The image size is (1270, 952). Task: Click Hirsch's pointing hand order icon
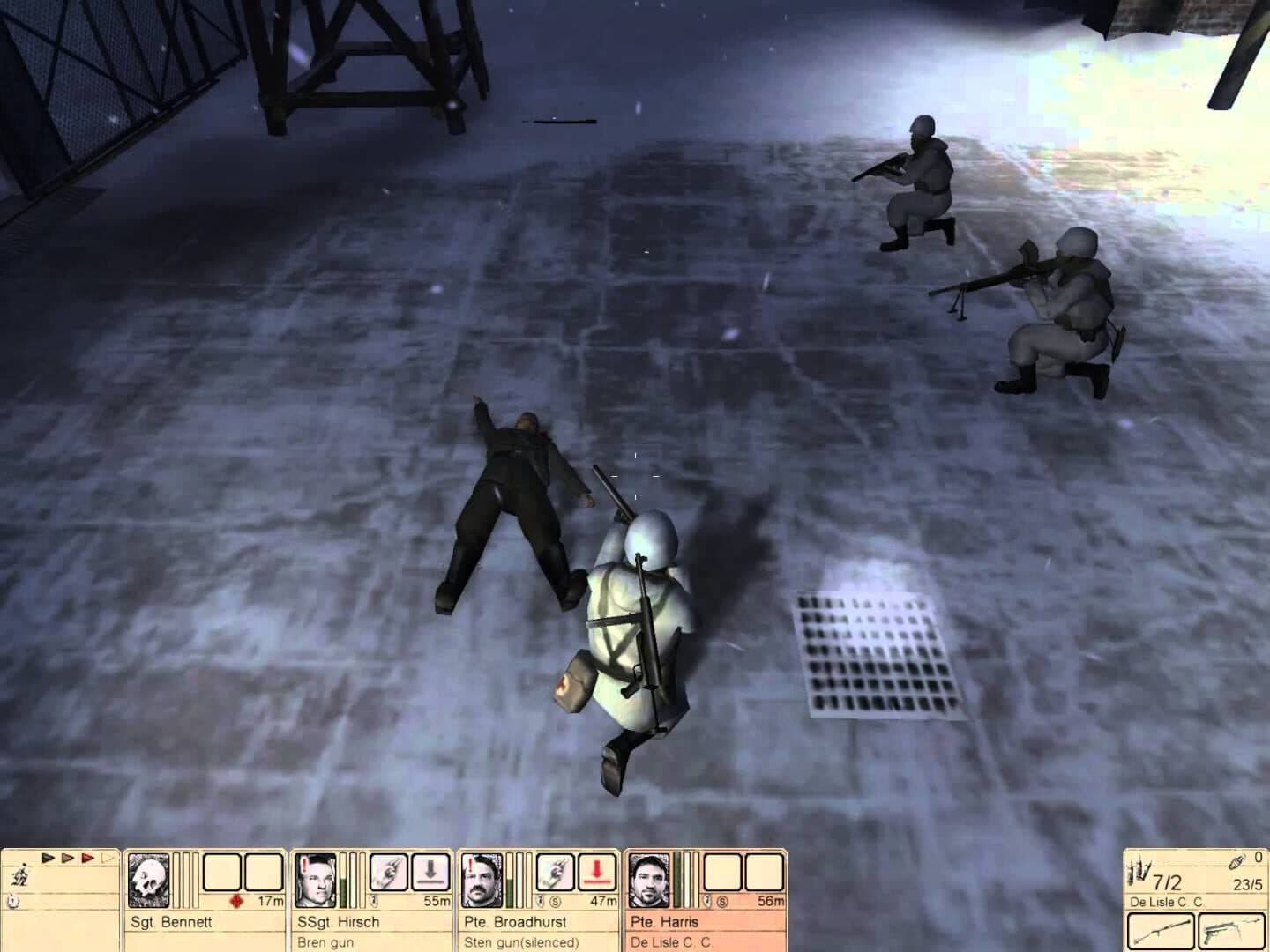tap(390, 873)
